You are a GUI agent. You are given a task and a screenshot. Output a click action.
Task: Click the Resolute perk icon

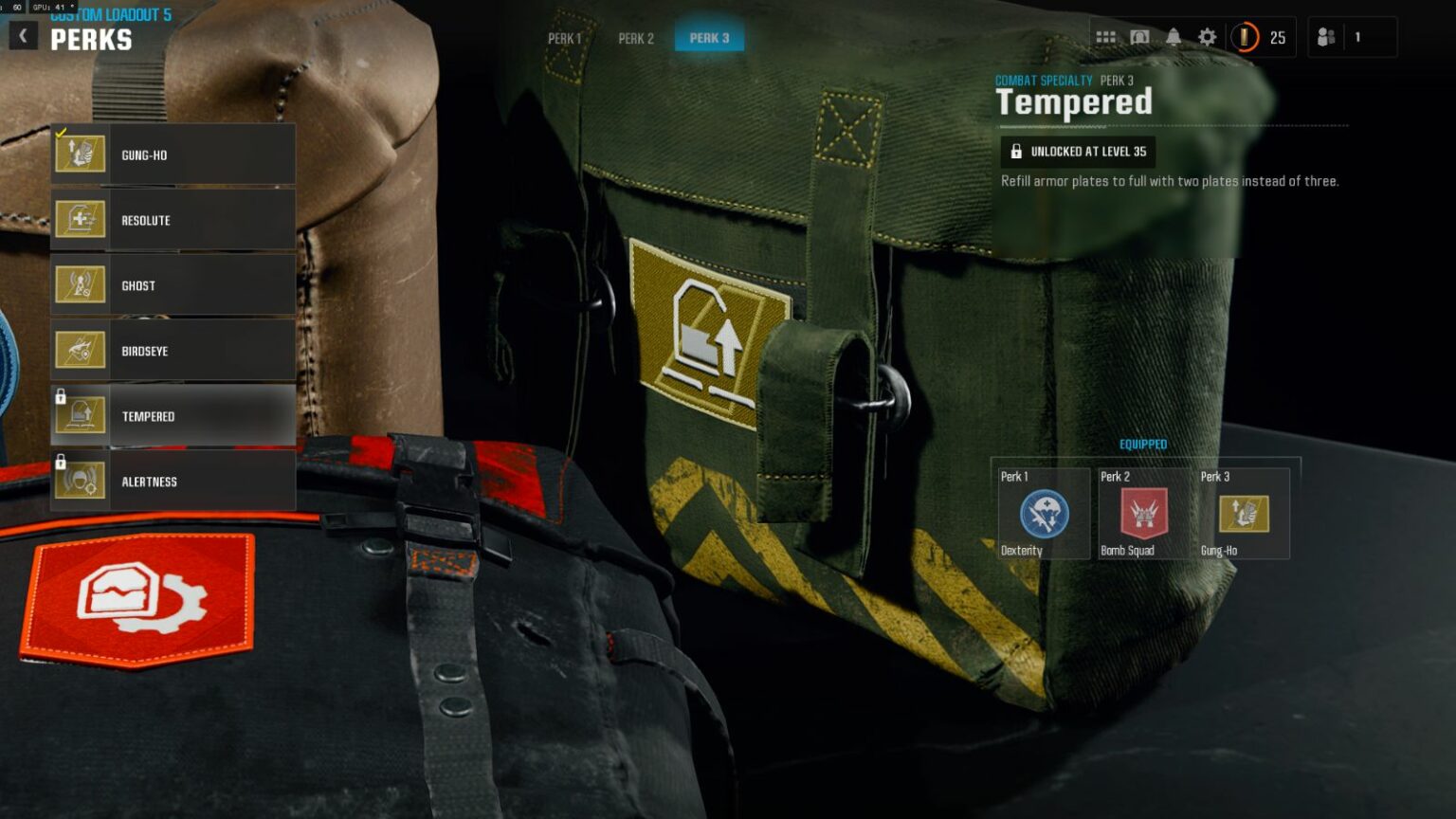click(81, 219)
